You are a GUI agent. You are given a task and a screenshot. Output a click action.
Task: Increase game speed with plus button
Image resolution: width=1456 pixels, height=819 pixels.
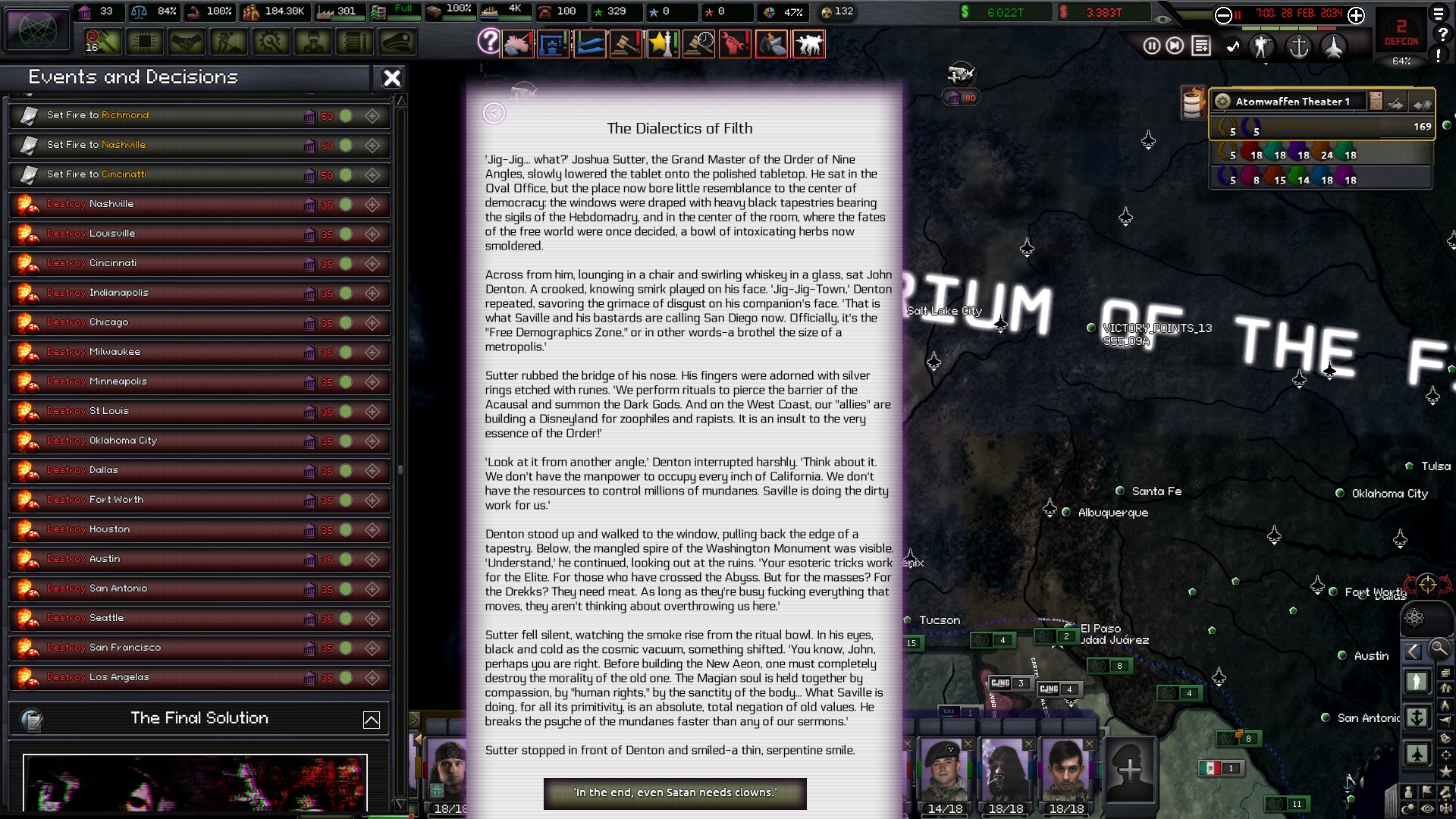coord(1357,15)
